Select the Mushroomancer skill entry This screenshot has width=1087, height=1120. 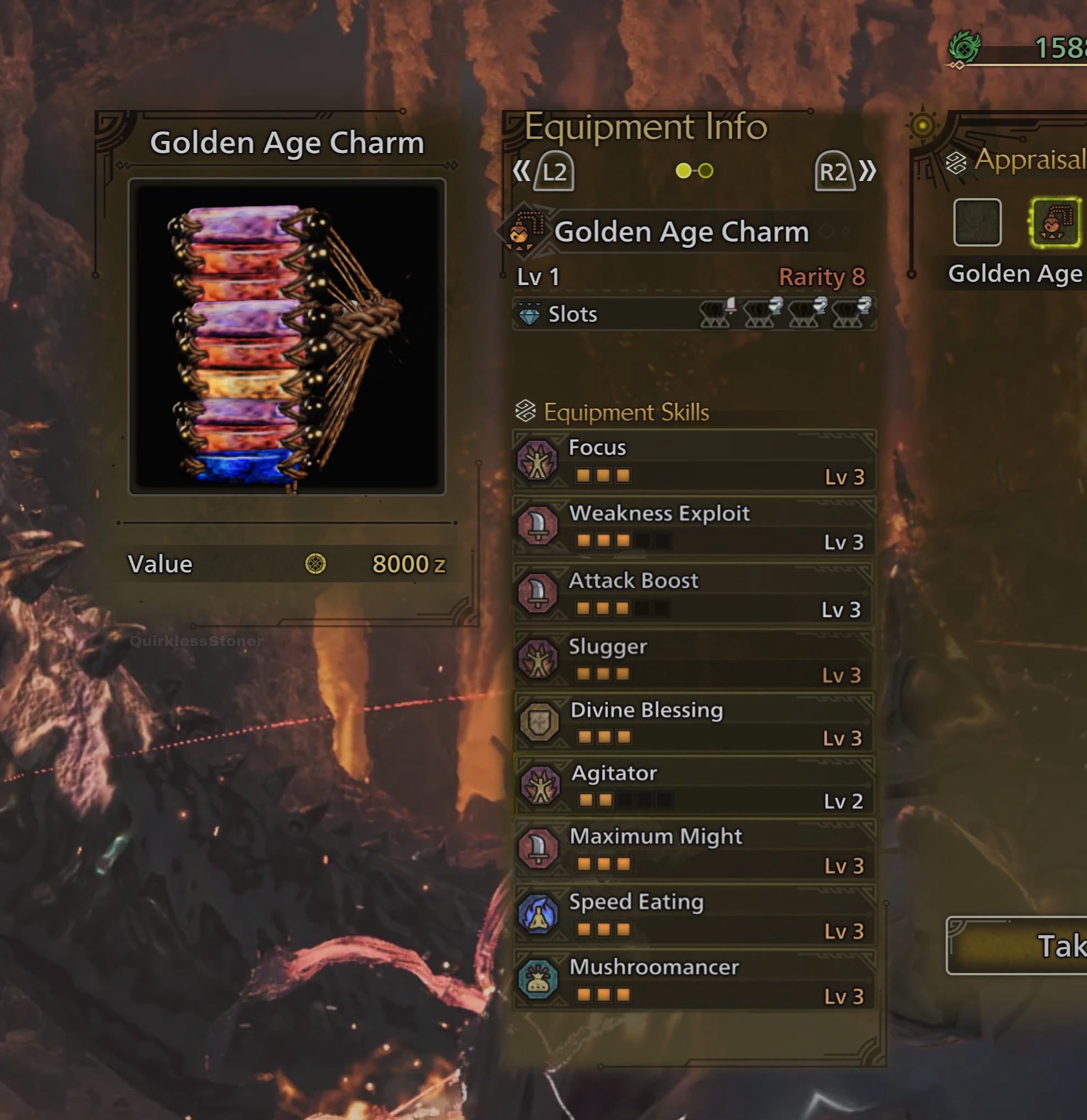[694, 980]
